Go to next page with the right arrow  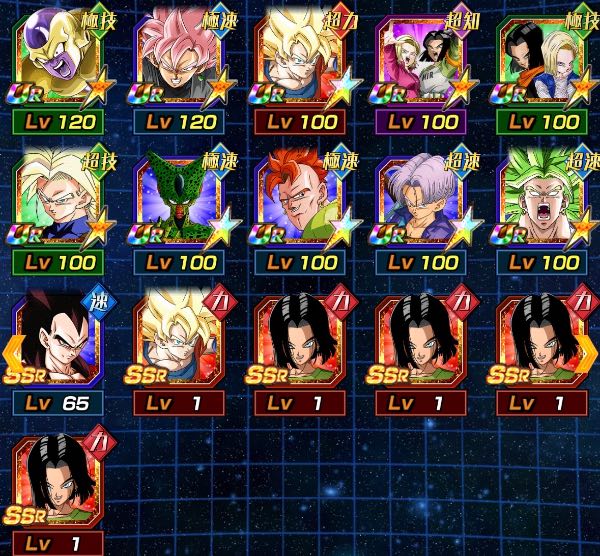click(x=587, y=351)
